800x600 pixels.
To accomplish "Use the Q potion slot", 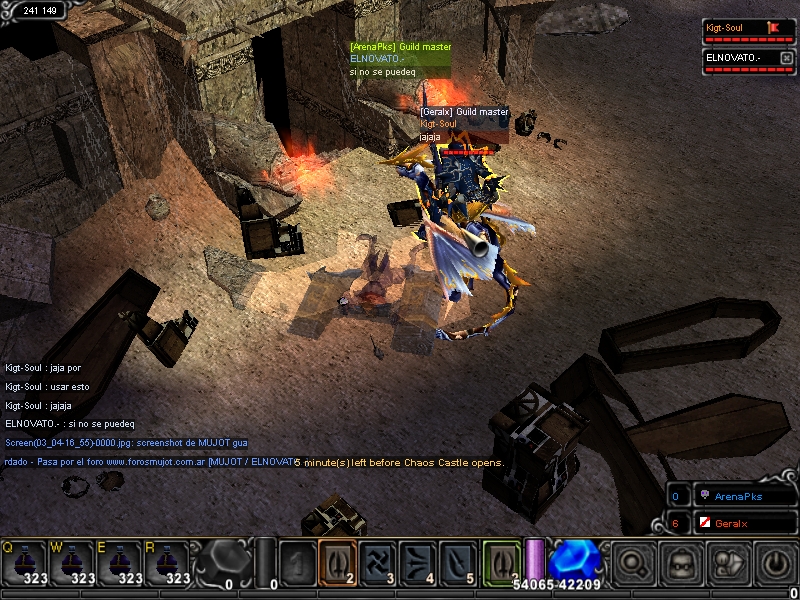I will (24, 563).
